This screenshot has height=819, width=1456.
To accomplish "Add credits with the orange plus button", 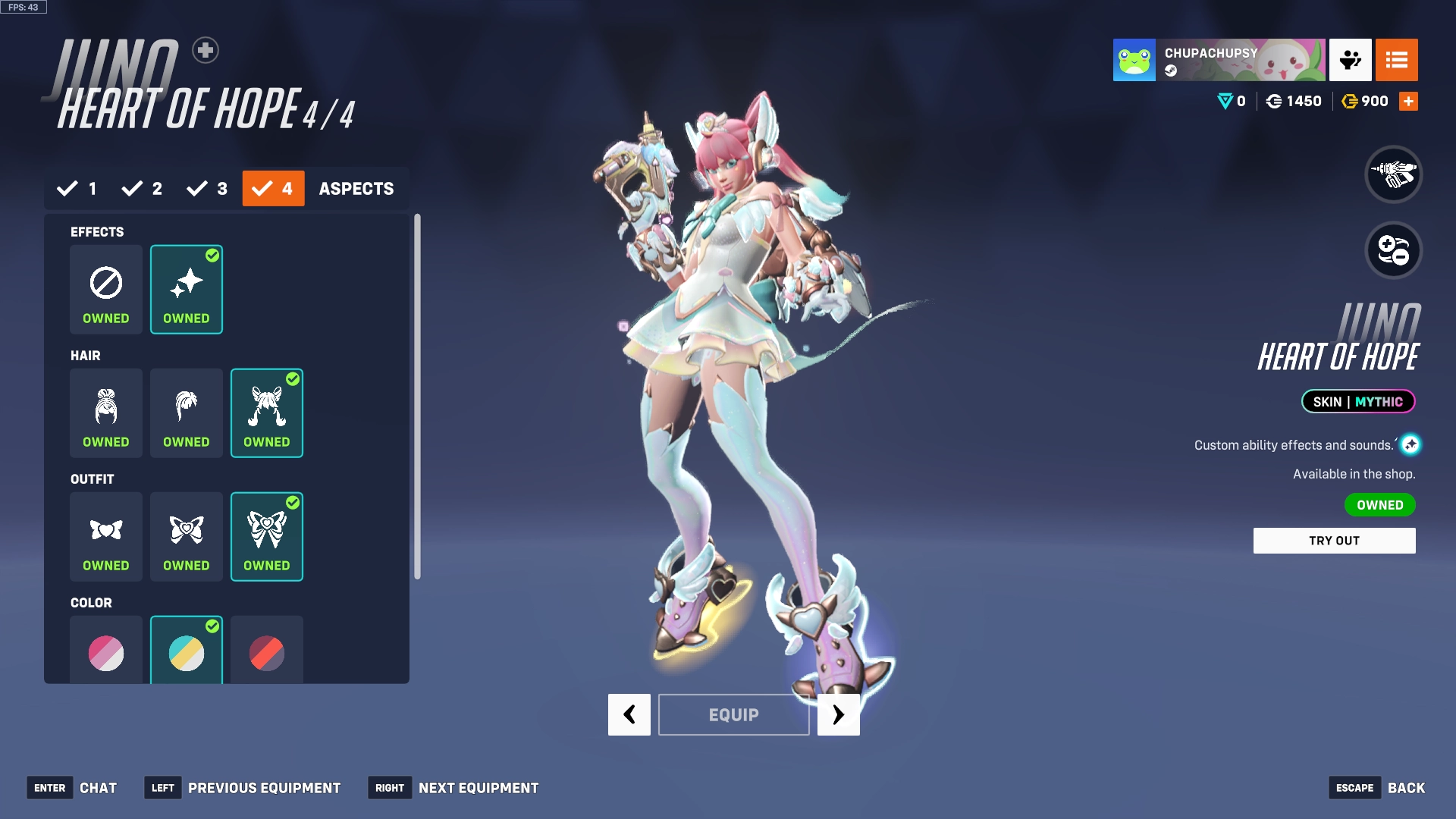I will [x=1408, y=101].
